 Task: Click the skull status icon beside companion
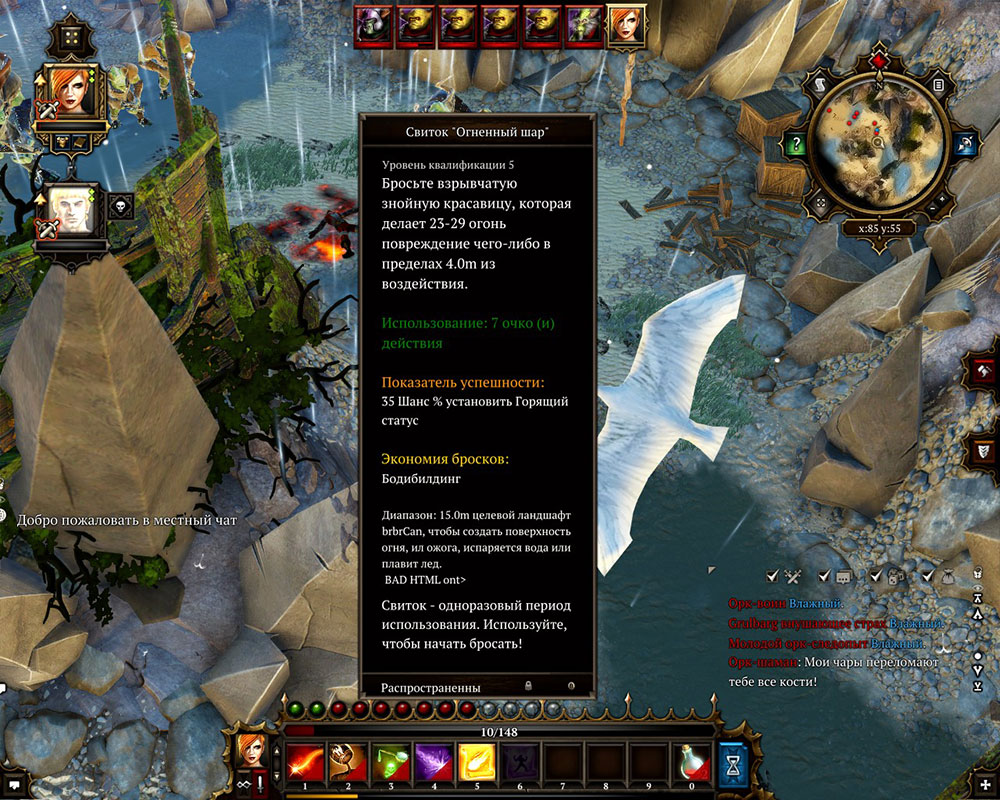click(120, 206)
